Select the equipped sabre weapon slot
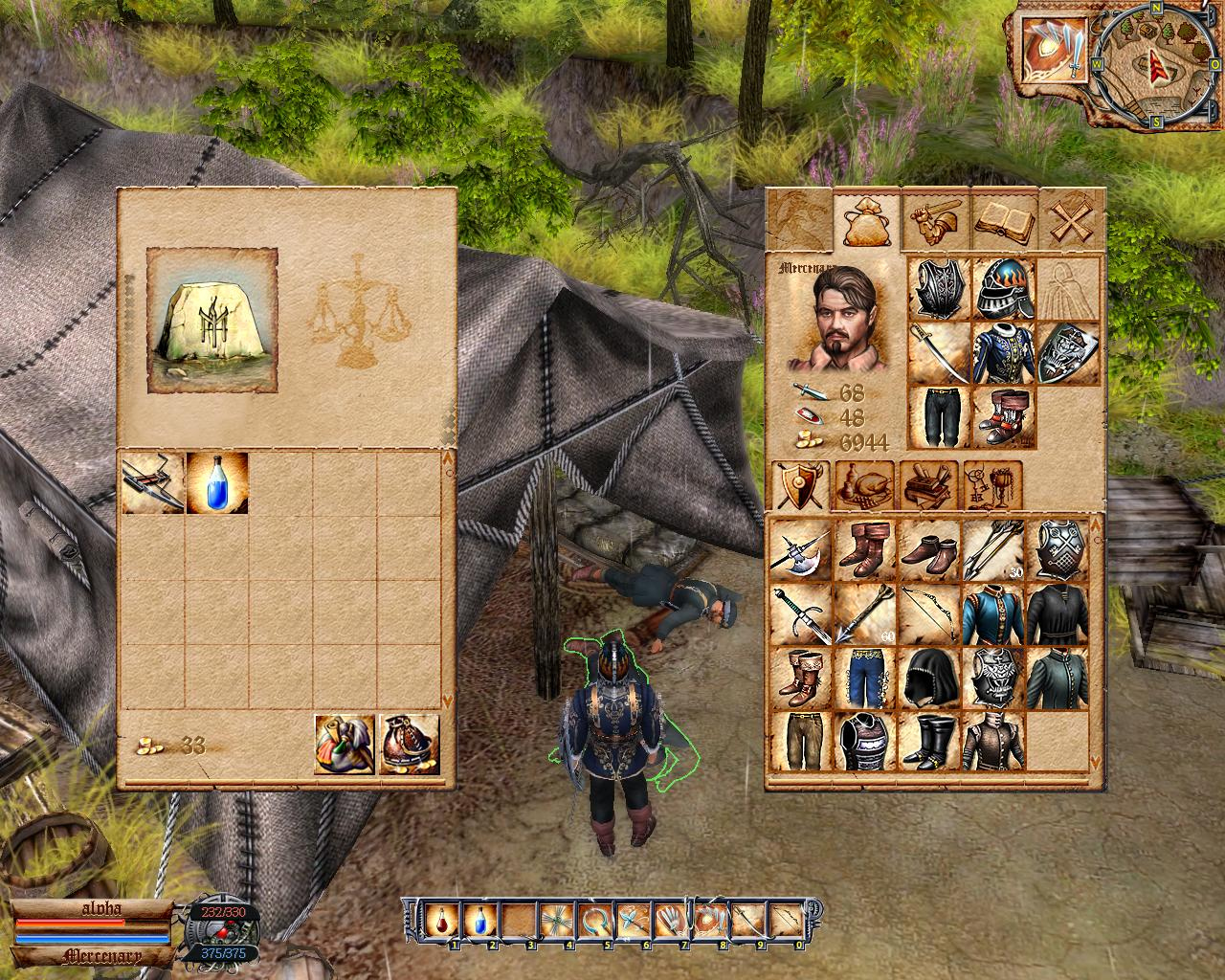Viewport: 1225px width, 980px height. 939,353
